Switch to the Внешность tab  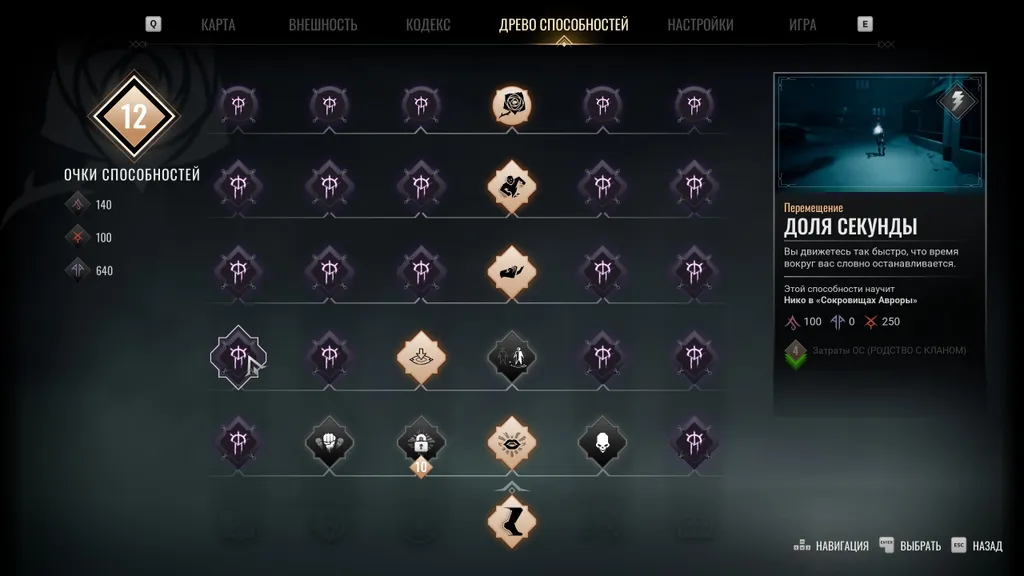tap(323, 25)
